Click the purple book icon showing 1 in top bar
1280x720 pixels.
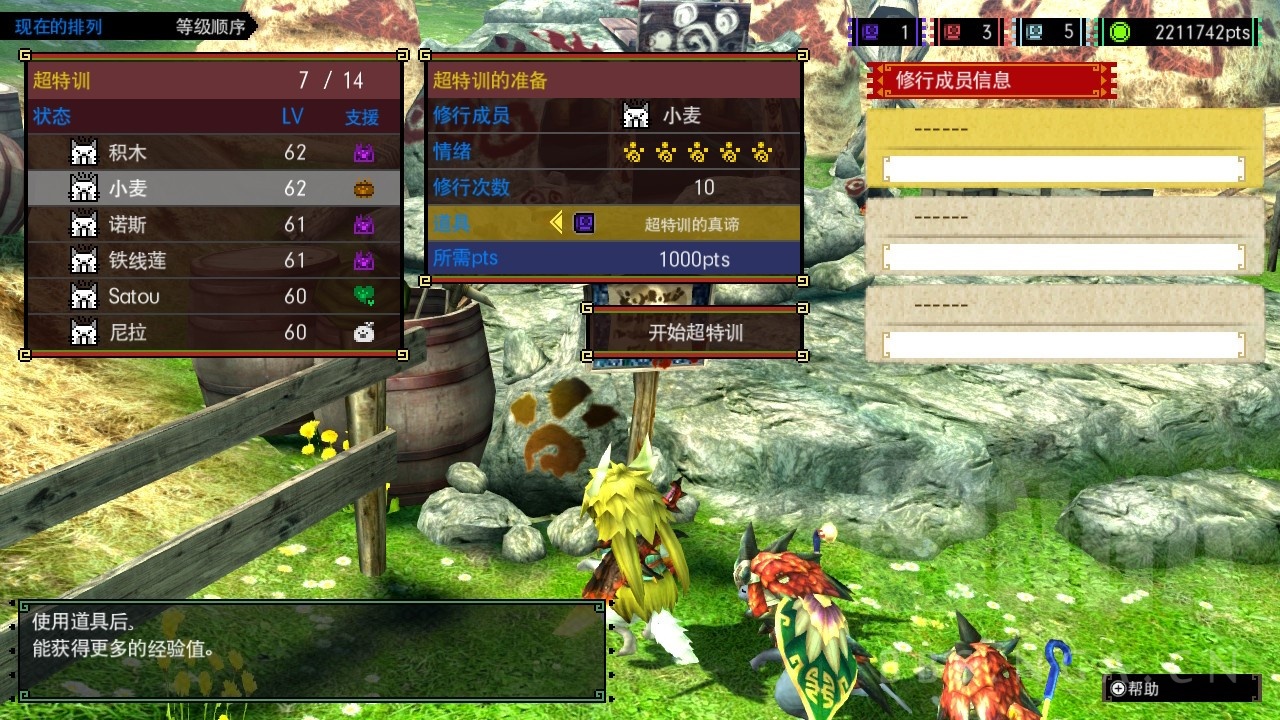869,31
